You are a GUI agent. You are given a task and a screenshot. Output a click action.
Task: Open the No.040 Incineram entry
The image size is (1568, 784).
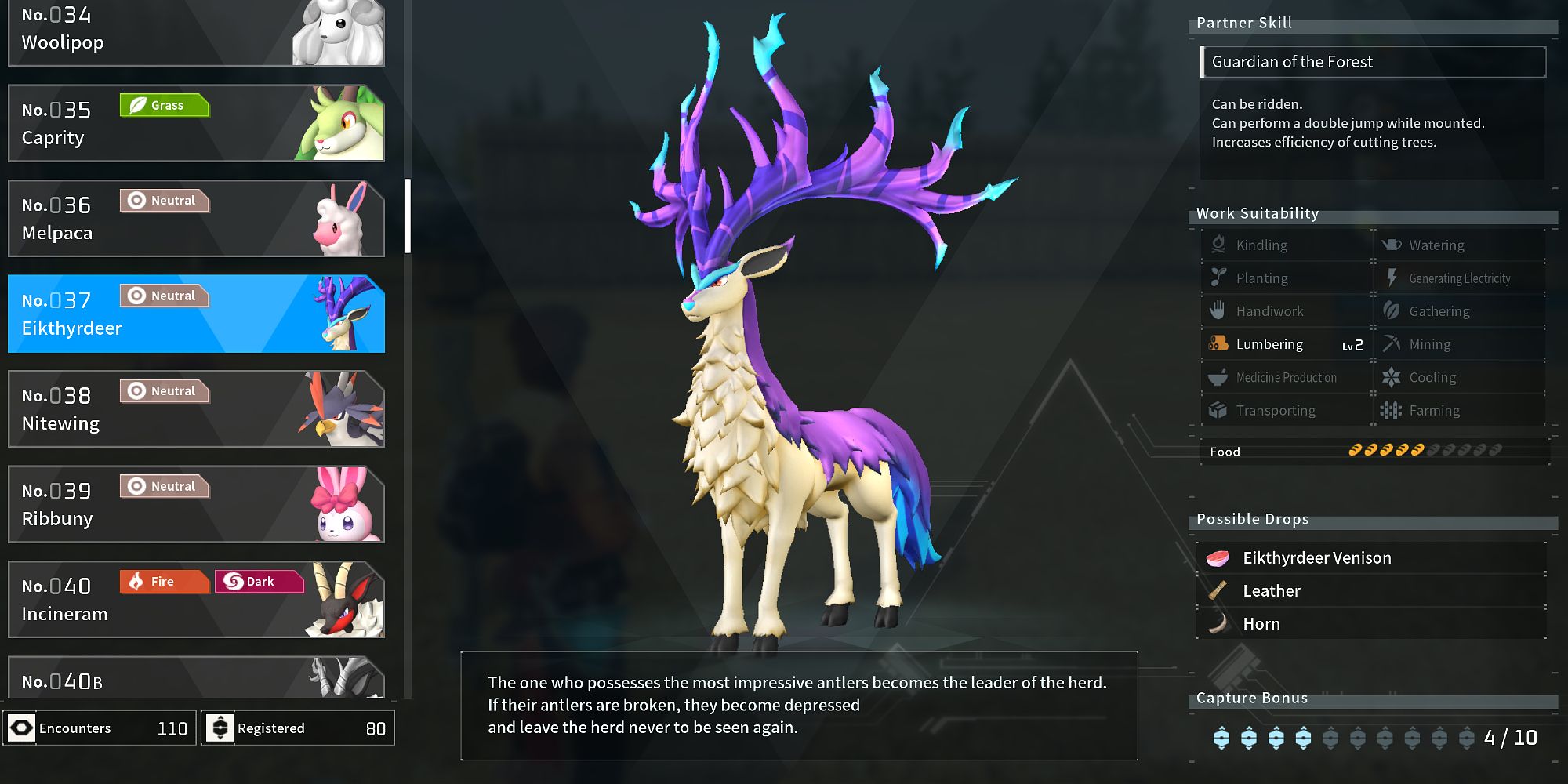[x=196, y=600]
